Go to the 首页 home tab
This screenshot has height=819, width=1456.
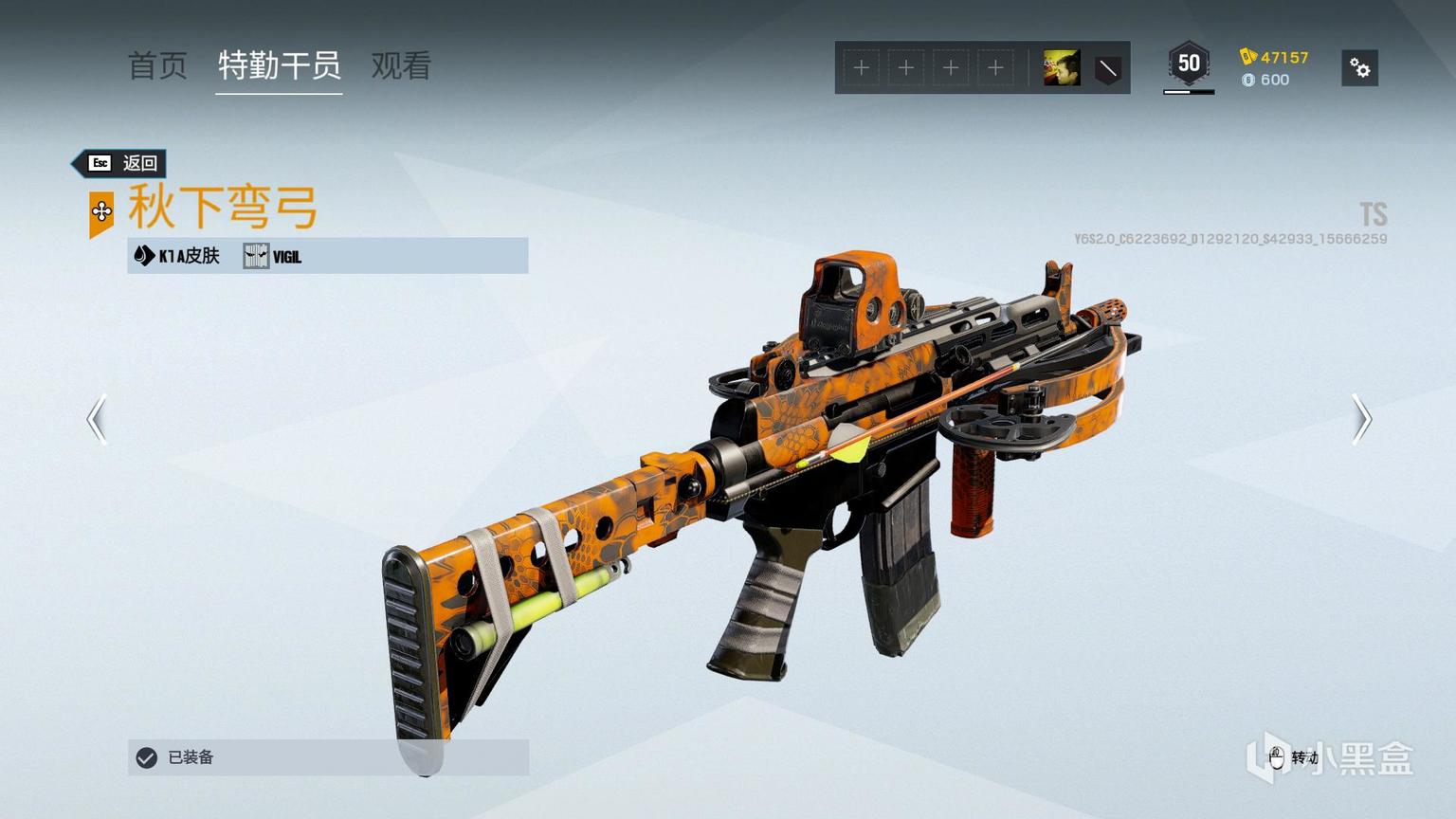click(x=157, y=65)
